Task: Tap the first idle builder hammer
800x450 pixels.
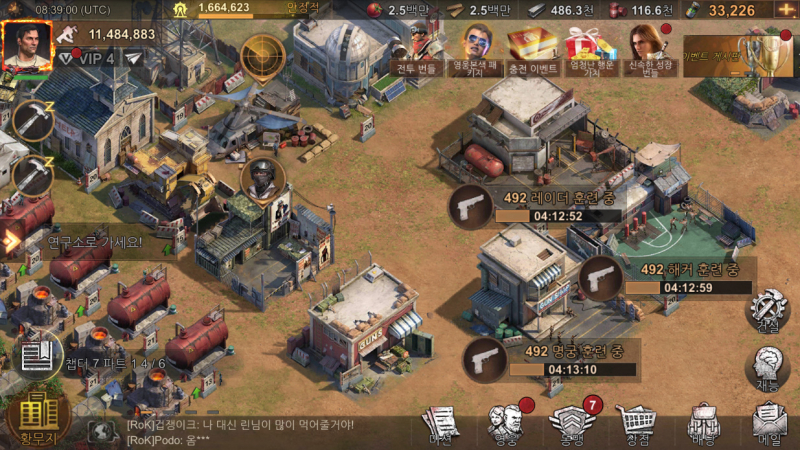Action: coord(33,122)
